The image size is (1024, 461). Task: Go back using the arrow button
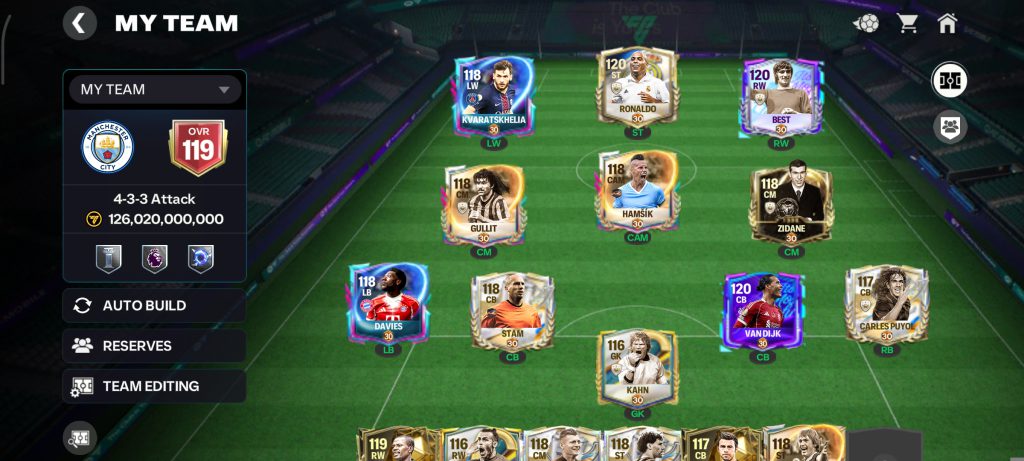[80, 22]
